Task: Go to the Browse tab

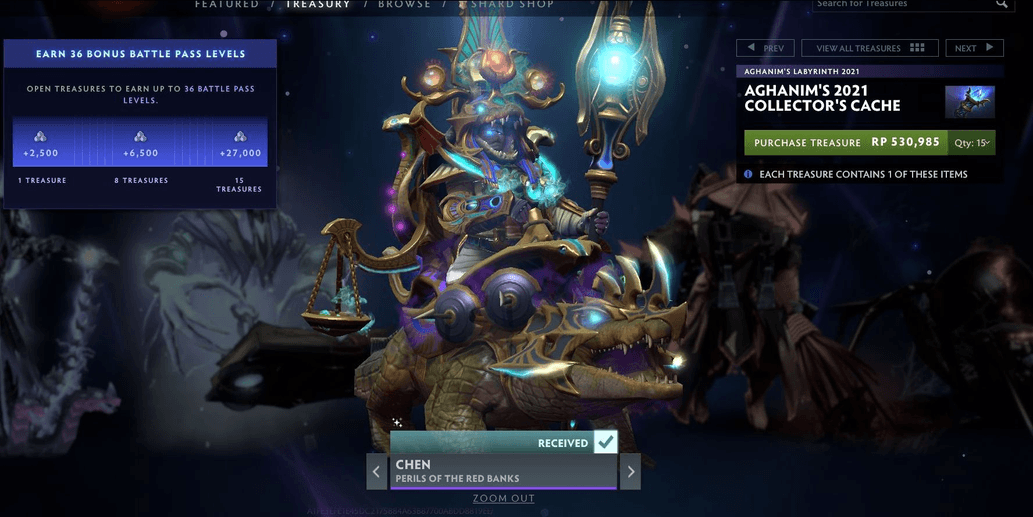Action: [403, 5]
